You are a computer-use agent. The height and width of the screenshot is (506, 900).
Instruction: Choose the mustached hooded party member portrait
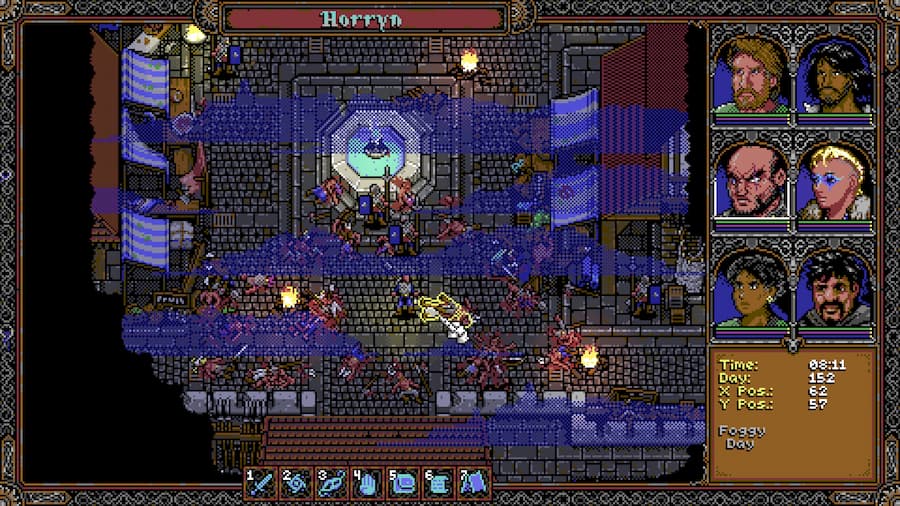pyautogui.click(x=835, y=290)
